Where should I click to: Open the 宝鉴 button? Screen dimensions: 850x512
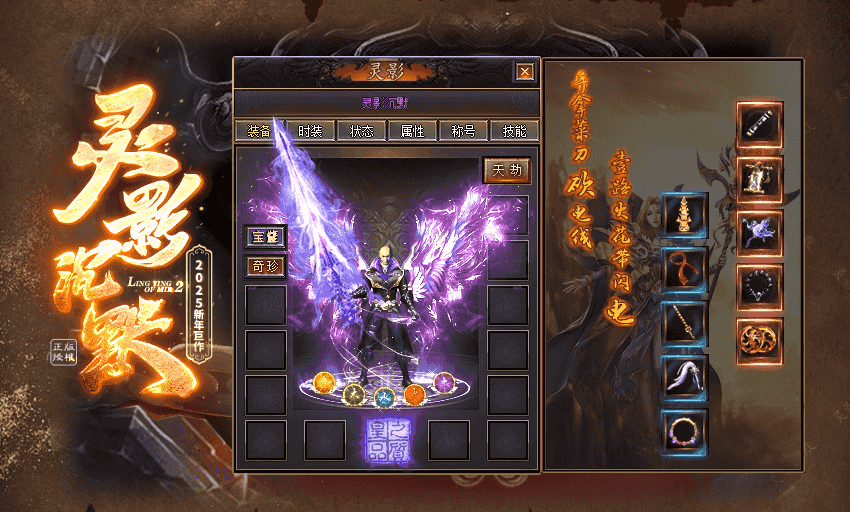point(266,237)
